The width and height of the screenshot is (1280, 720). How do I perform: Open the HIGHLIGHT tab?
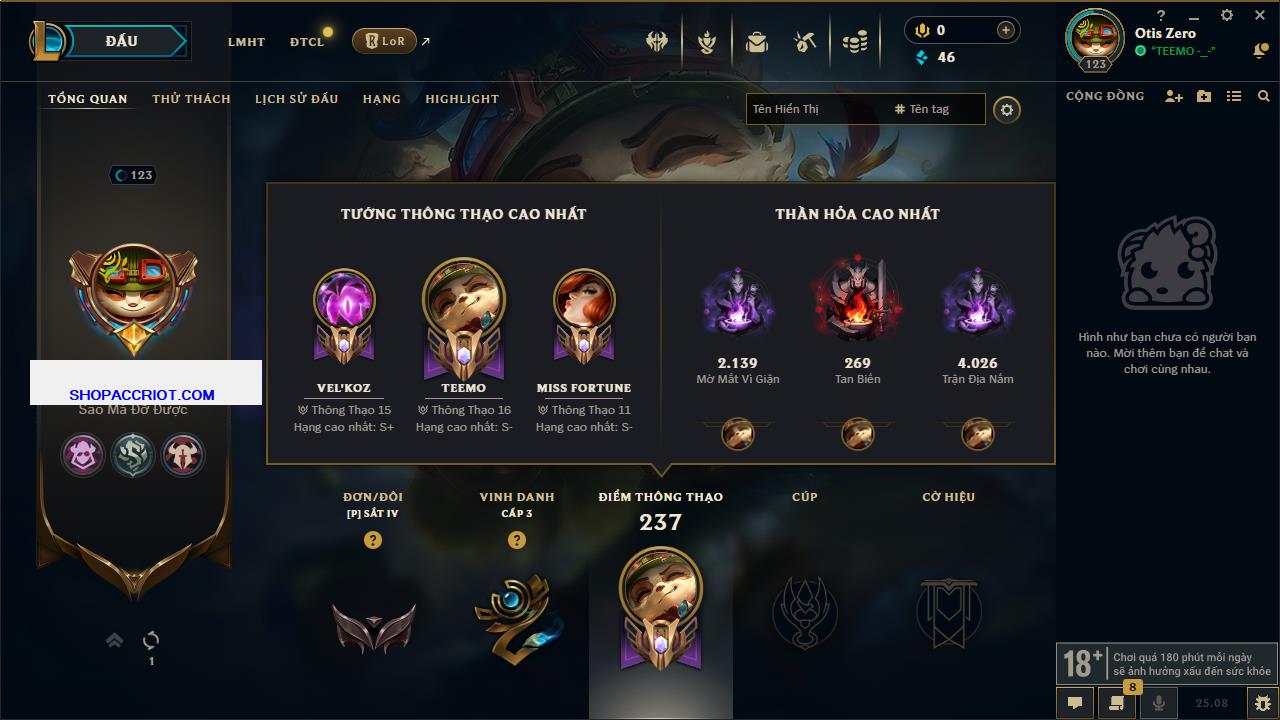[462, 99]
